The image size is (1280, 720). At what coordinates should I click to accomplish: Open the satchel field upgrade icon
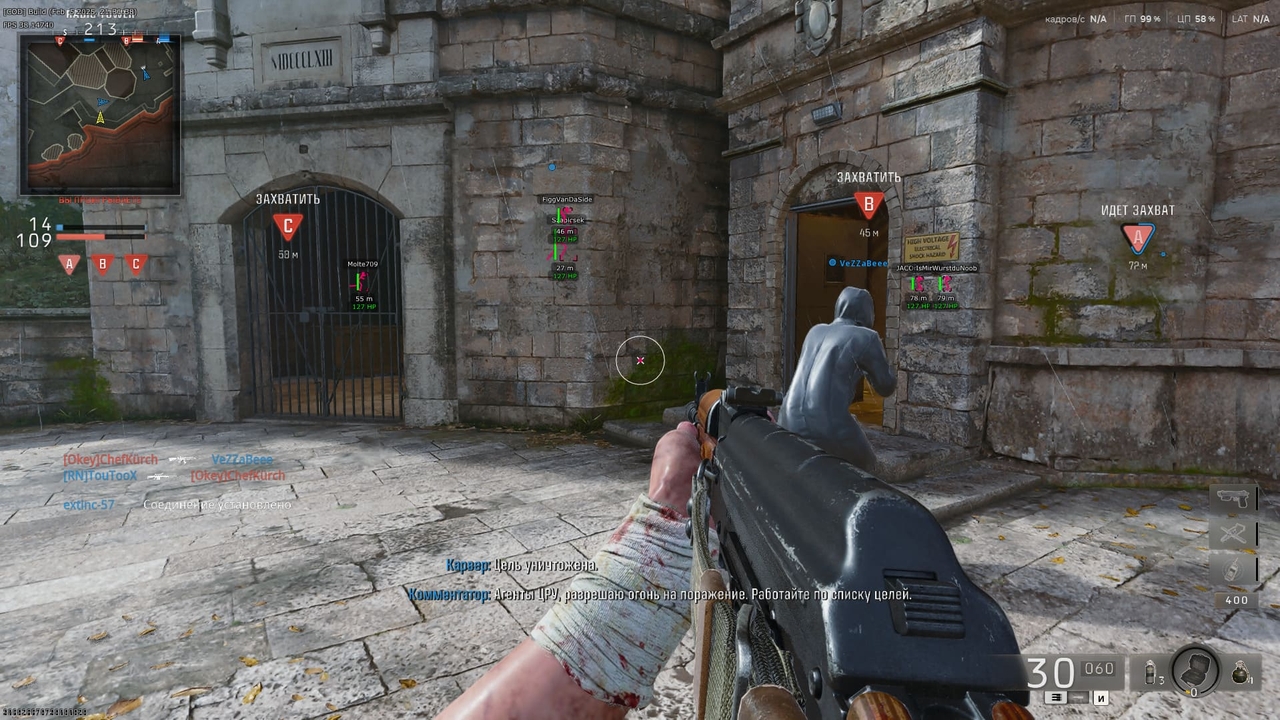point(1194,670)
